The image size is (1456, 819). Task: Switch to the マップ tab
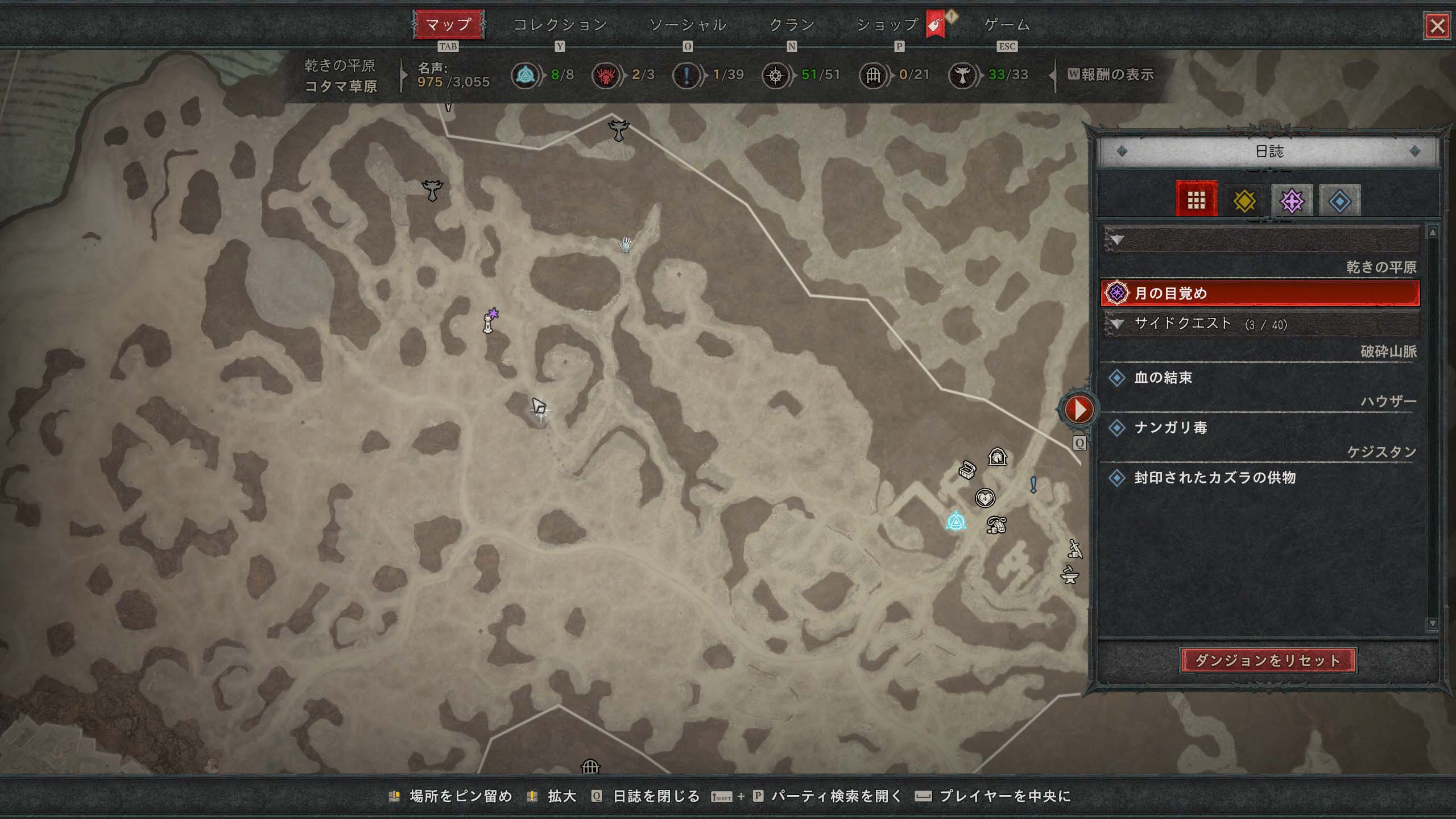point(448,25)
